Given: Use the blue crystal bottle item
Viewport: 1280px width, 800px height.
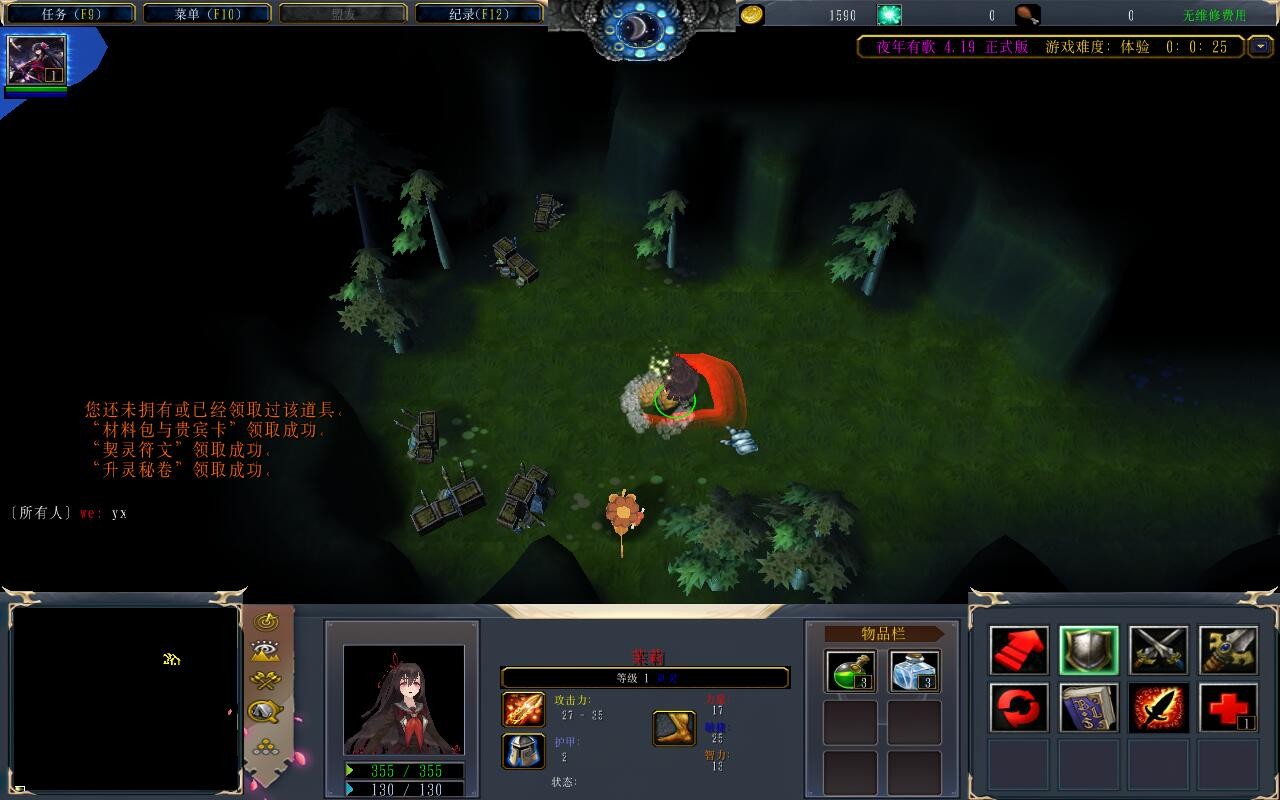Looking at the screenshot, I should point(914,671).
